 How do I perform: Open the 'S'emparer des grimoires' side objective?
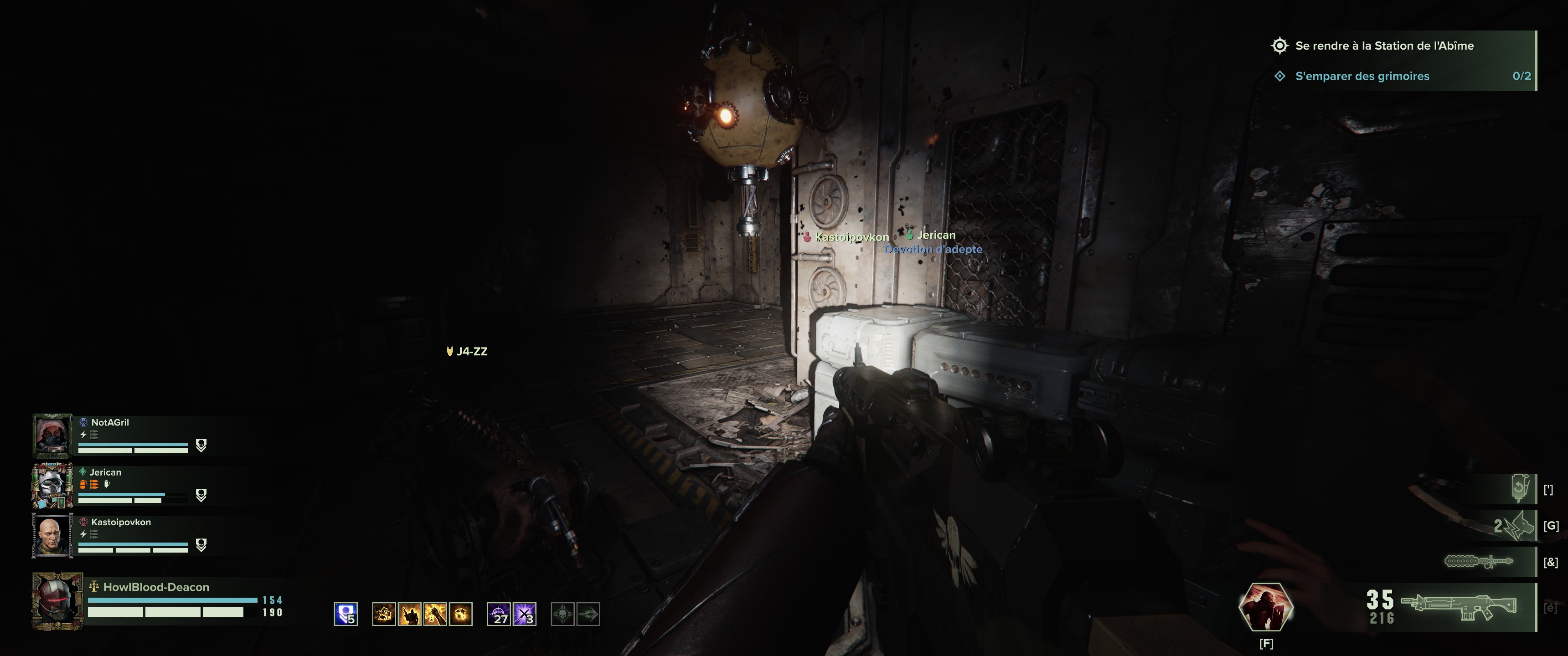point(1362,76)
